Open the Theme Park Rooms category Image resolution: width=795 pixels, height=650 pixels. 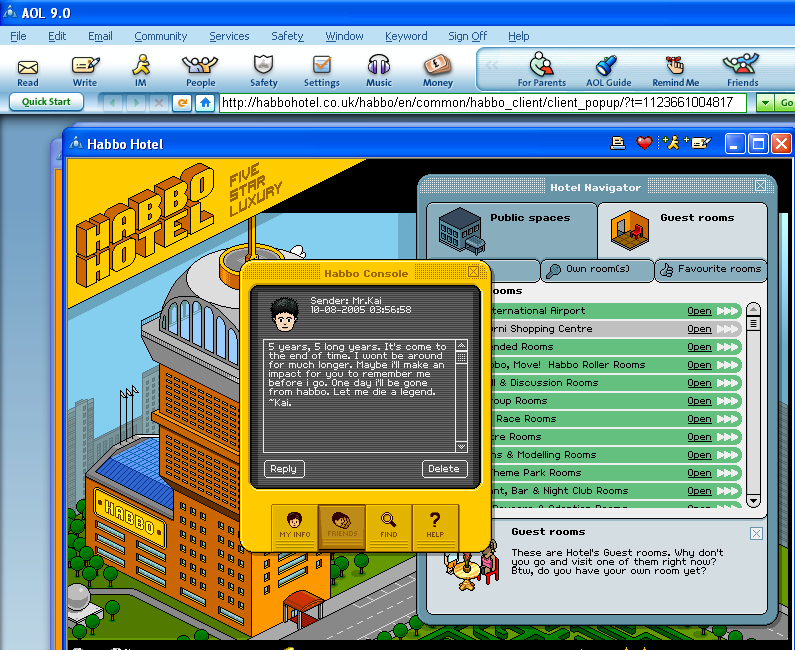(x=699, y=473)
